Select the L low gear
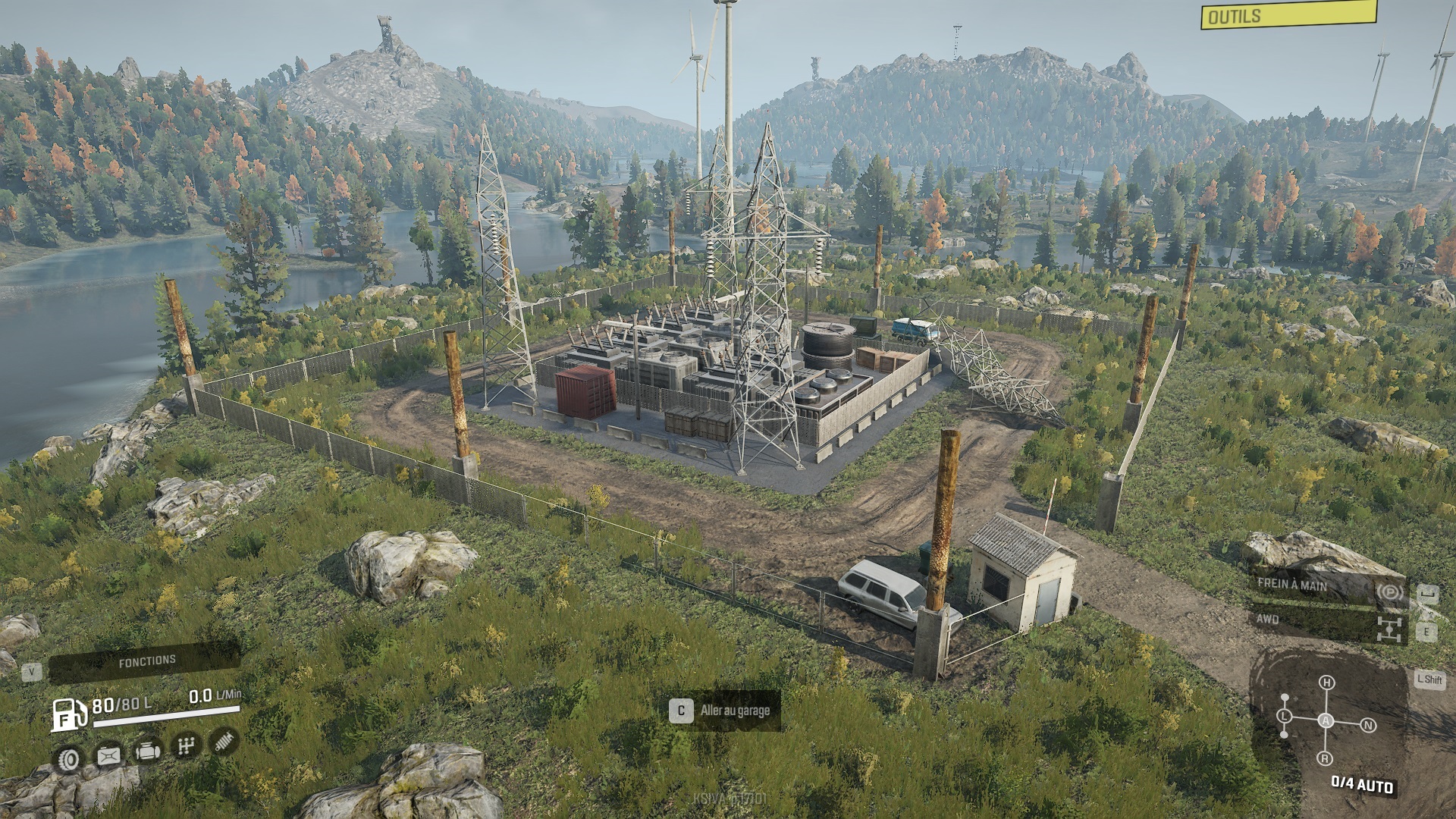Image resolution: width=1456 pixels, height=819 pixels. [x=1285, y=716]
